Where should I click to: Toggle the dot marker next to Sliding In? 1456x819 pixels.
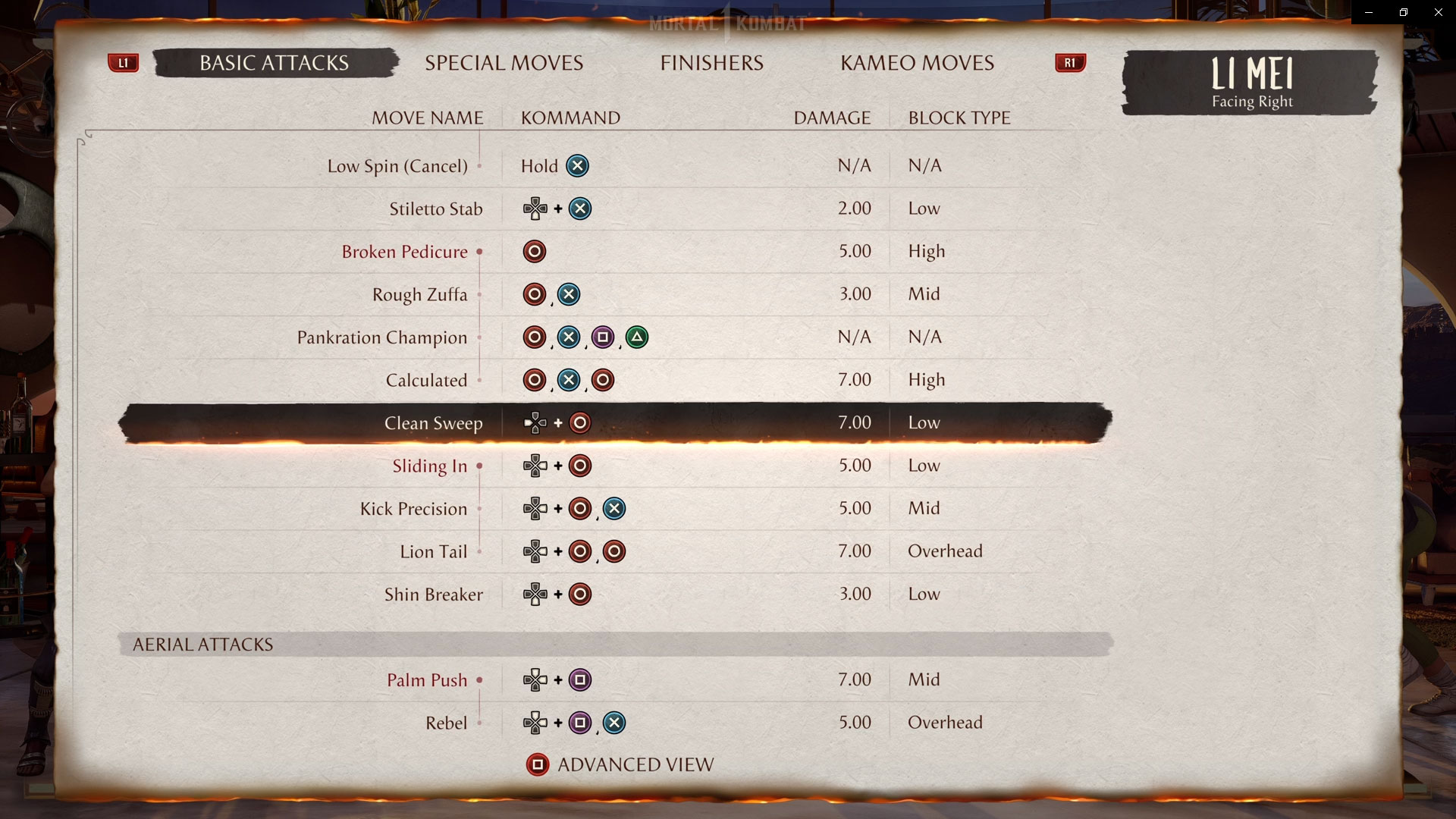point(480,467)
